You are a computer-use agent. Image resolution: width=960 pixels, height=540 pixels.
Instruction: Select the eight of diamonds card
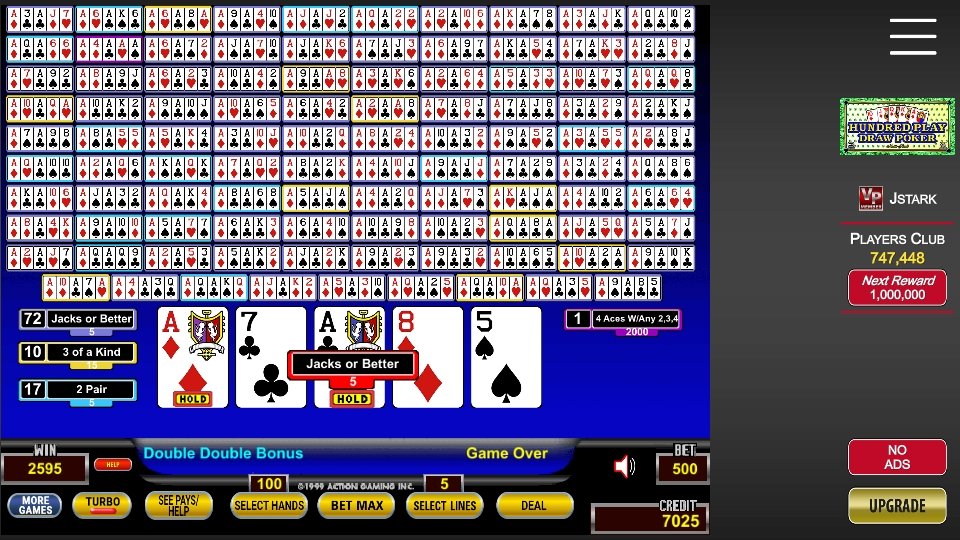427,357
